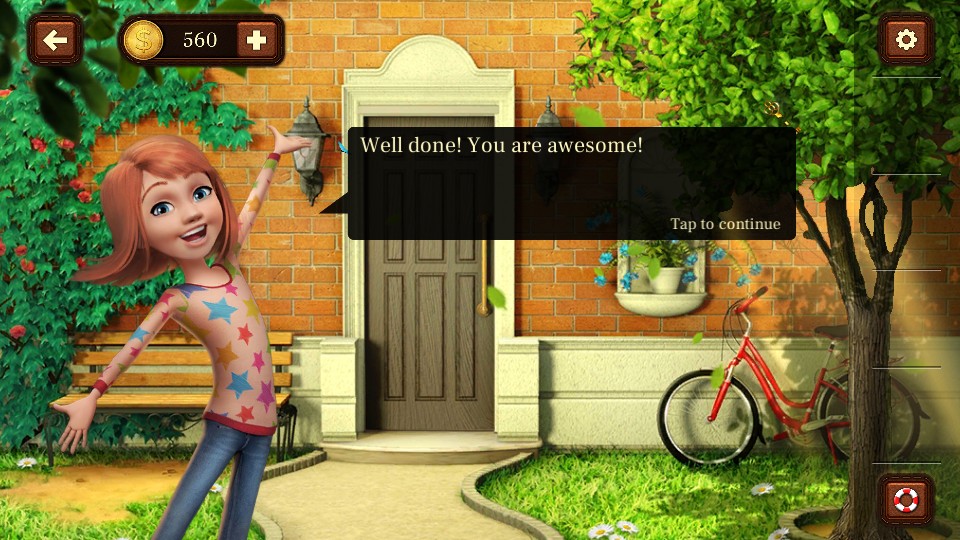The width and height of the screenshot is (960, 540).
Task: Open the gear settings menu
Action: click(906, 40)
